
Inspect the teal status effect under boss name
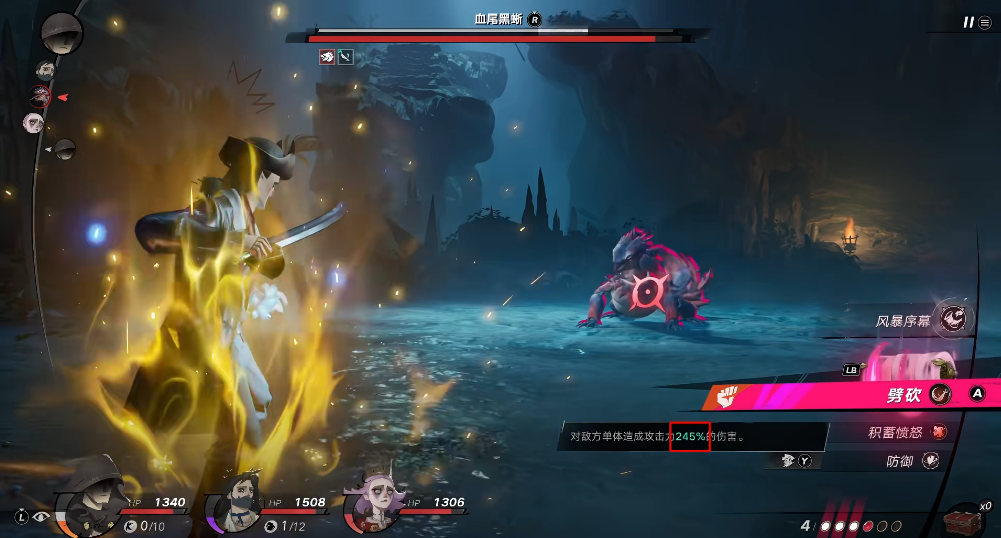[x=346, y=57]
